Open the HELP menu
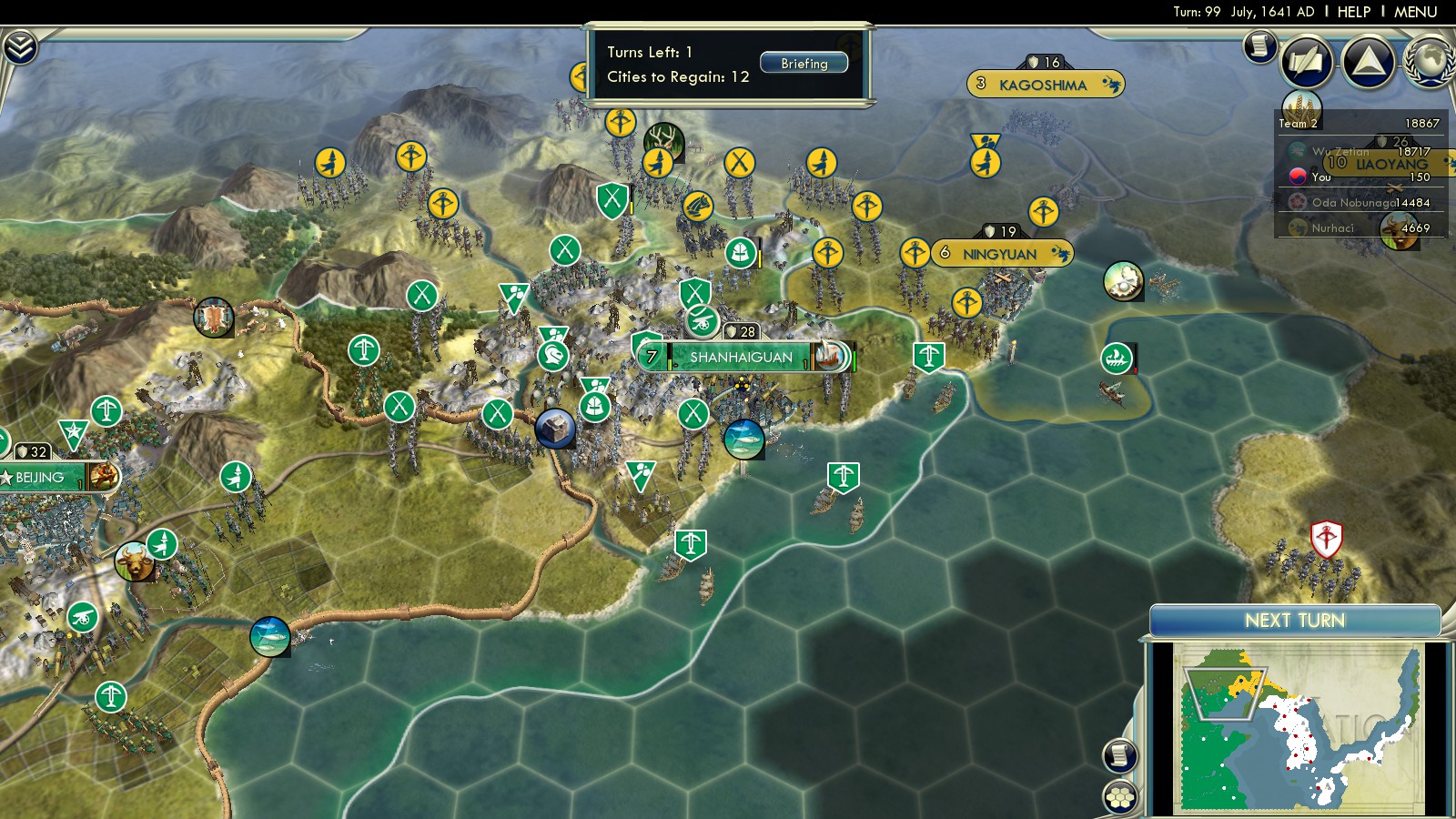The image size is (1456, 819). click(1353, 12)
